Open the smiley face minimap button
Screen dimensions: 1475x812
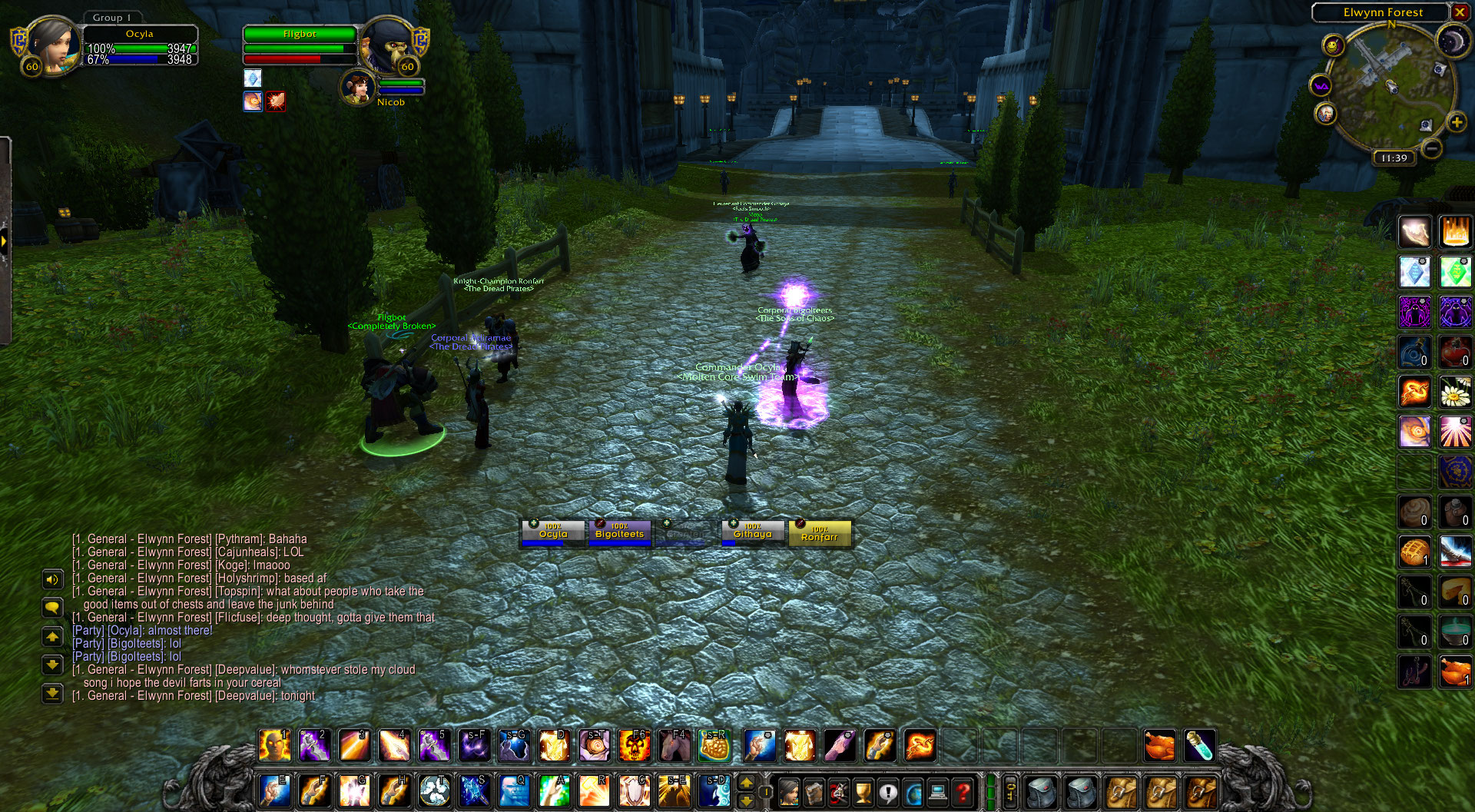click(x=1333, y=46)
